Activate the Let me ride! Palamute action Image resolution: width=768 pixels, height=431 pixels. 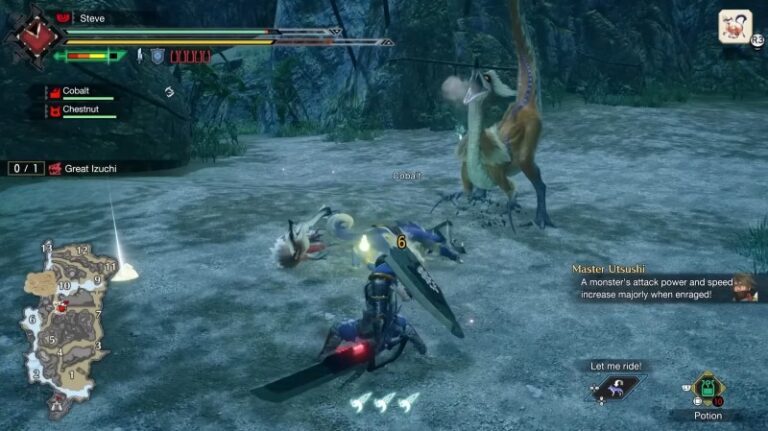(x=616, y=387)
